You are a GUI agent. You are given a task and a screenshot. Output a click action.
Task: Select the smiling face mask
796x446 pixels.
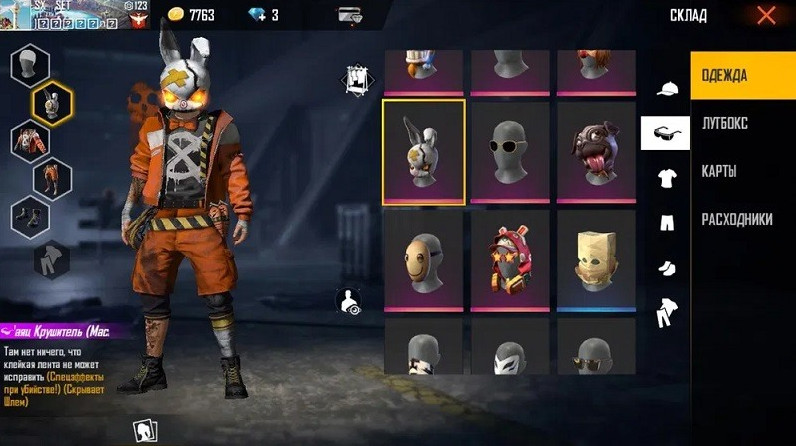pos(424,258)
